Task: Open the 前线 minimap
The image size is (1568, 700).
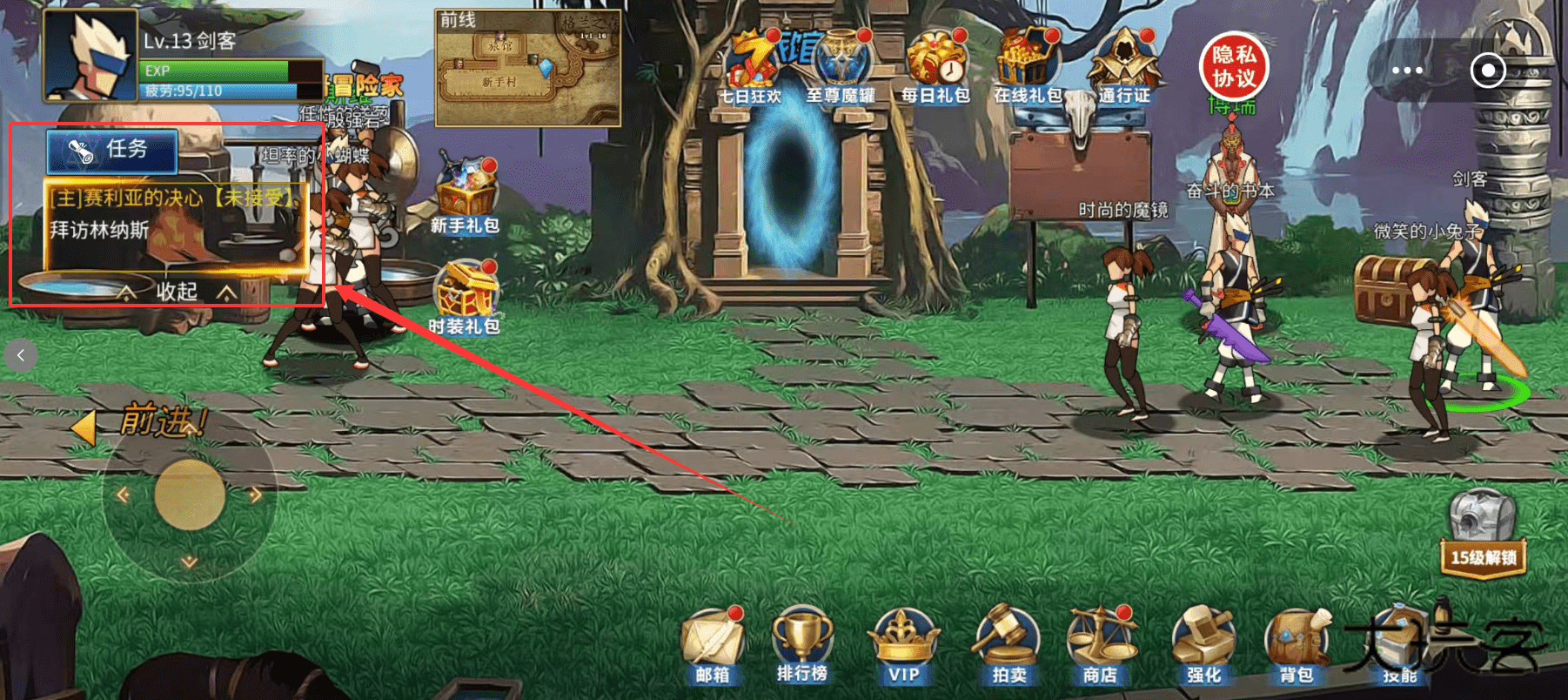Action: tap(527, 70)
